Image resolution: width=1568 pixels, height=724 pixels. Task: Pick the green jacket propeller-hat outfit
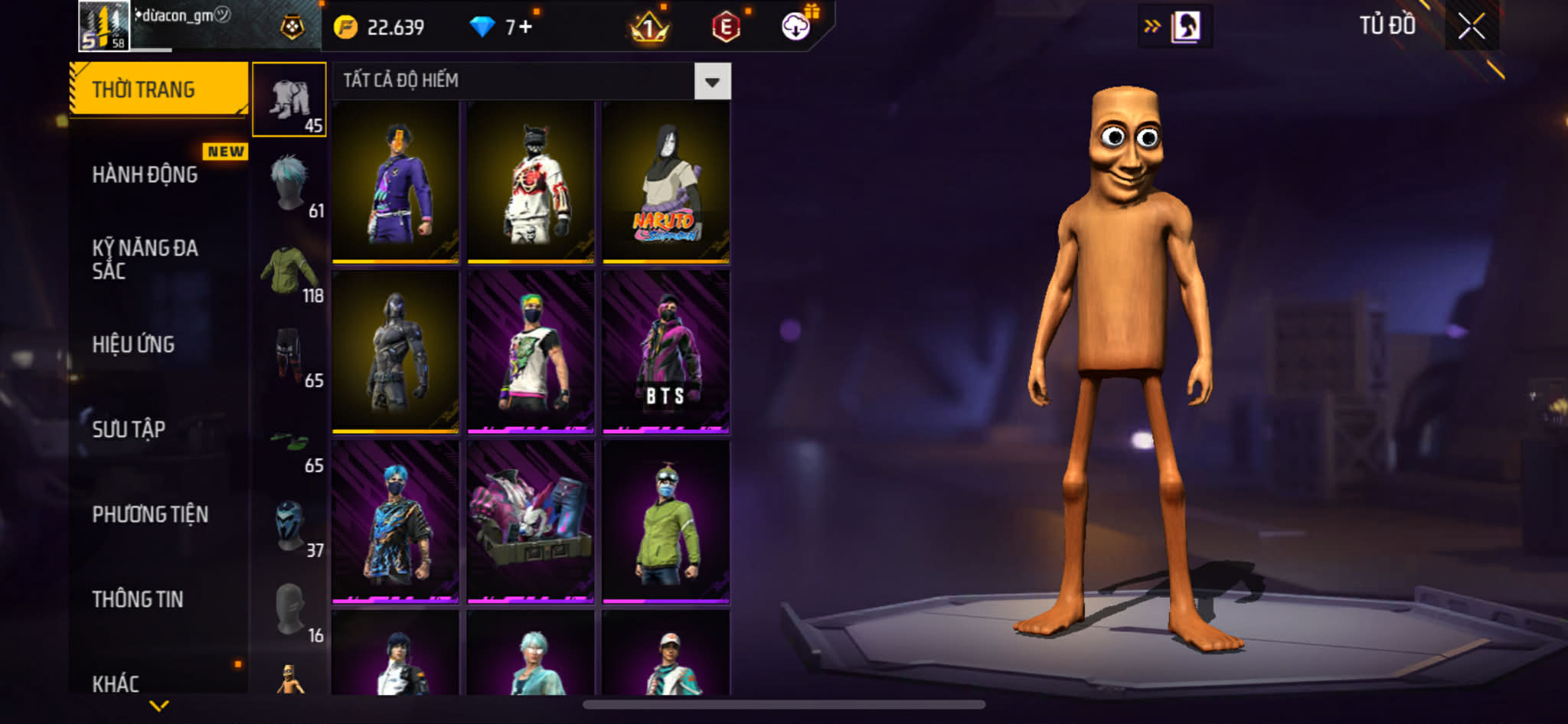point(665,522)
